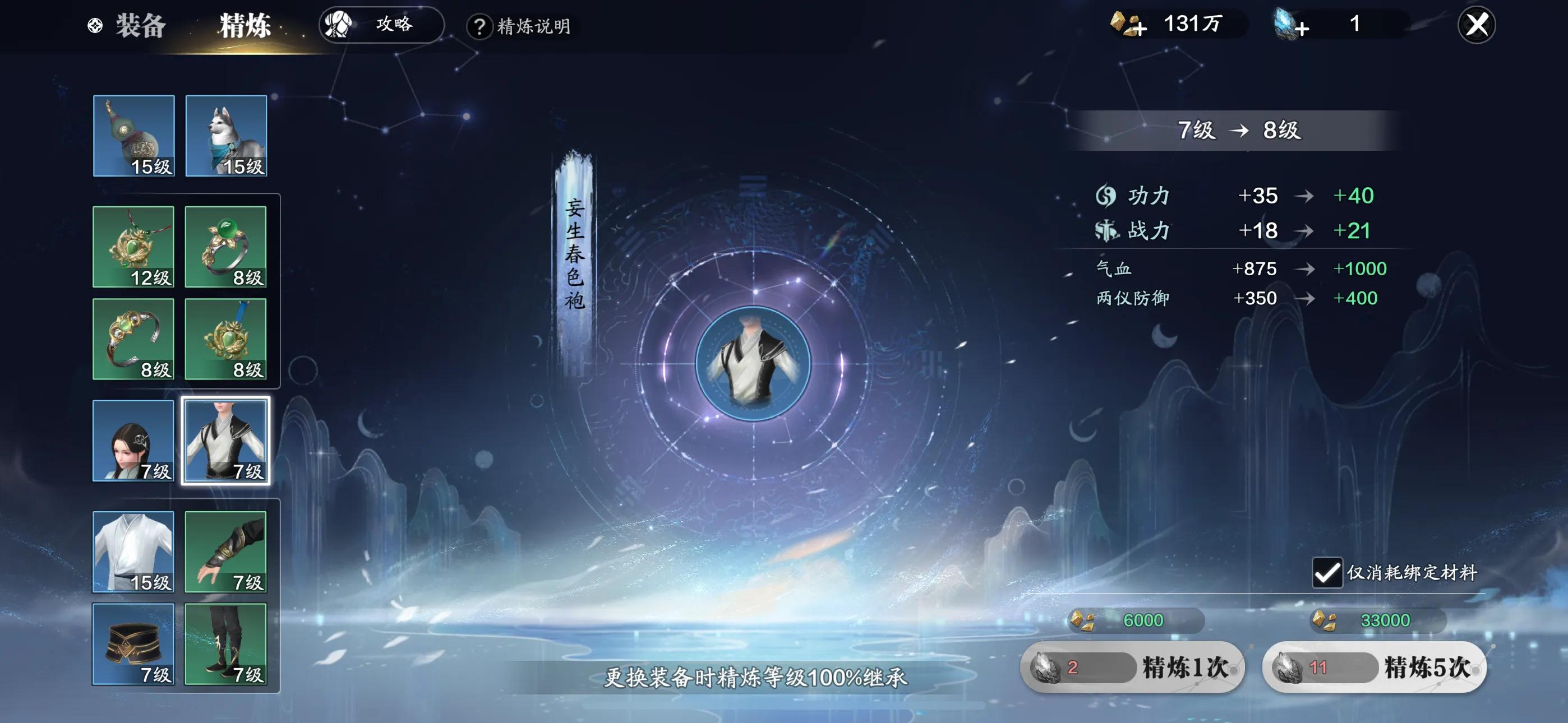Pick the wrist guard slot
1568x723 pixels.
point(225,551)
